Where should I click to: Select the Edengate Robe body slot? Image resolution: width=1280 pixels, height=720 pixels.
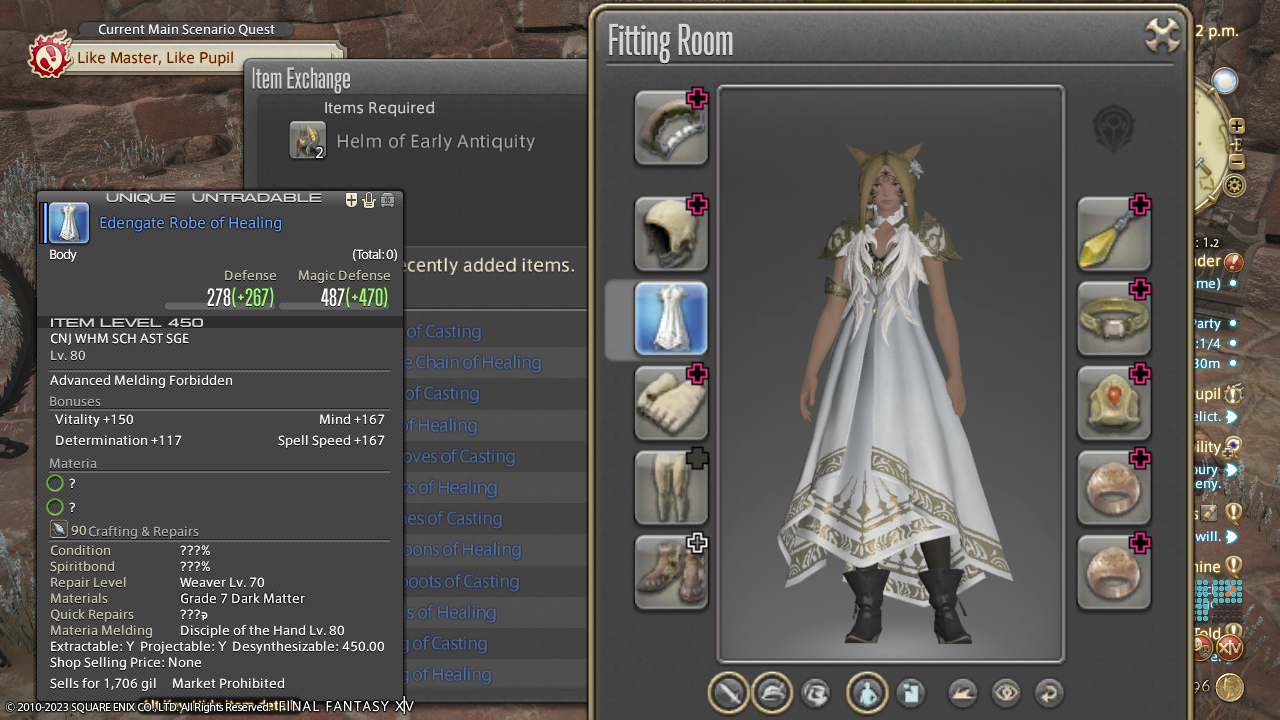[671, 319]
